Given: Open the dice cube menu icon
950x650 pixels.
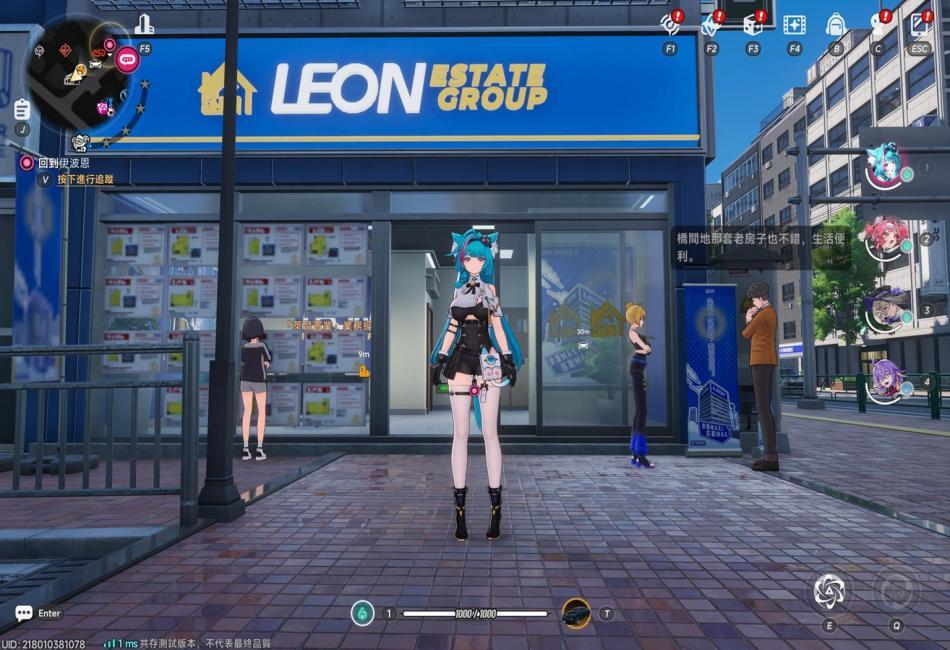Looking at the screenshot, I should click(752, 24).
